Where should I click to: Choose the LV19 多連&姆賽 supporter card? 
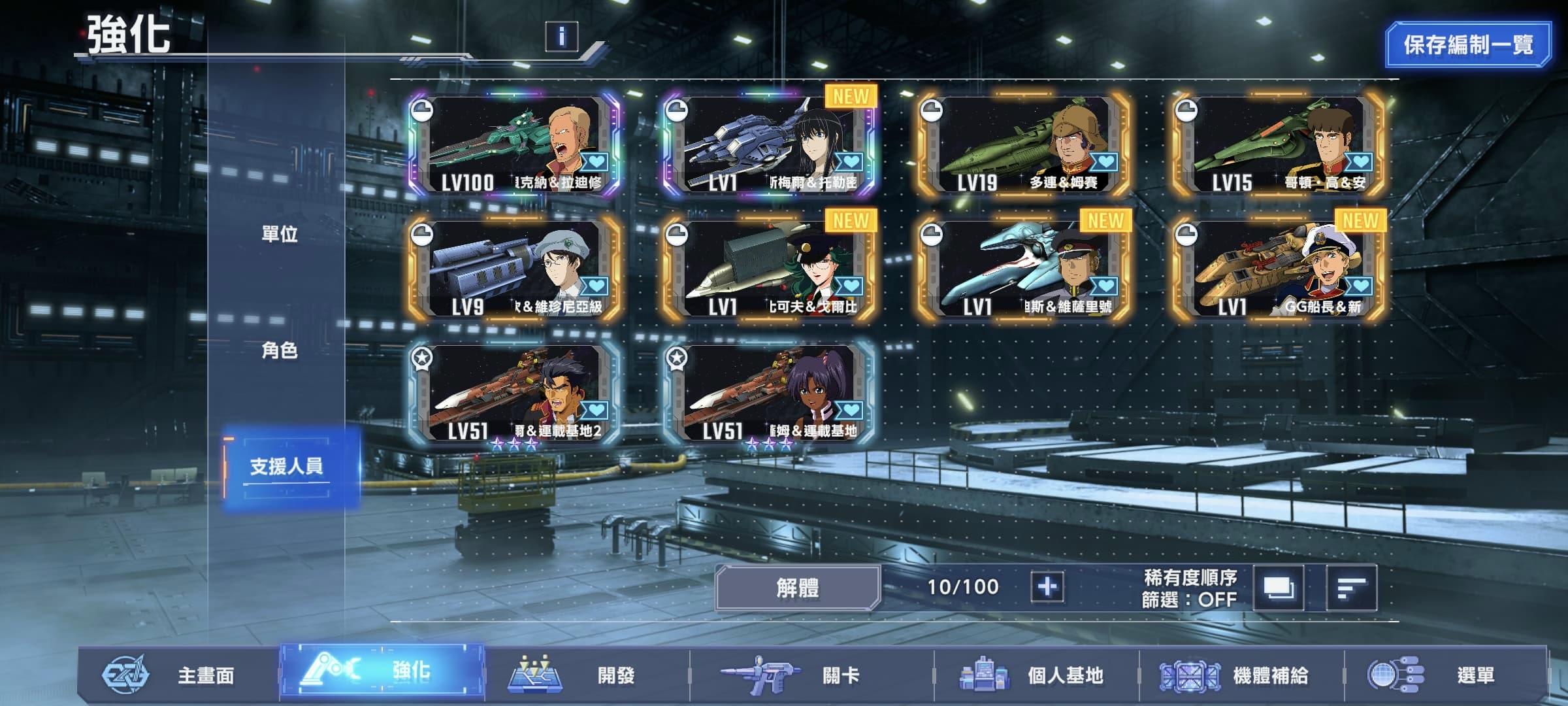(x=1024, y=144)
